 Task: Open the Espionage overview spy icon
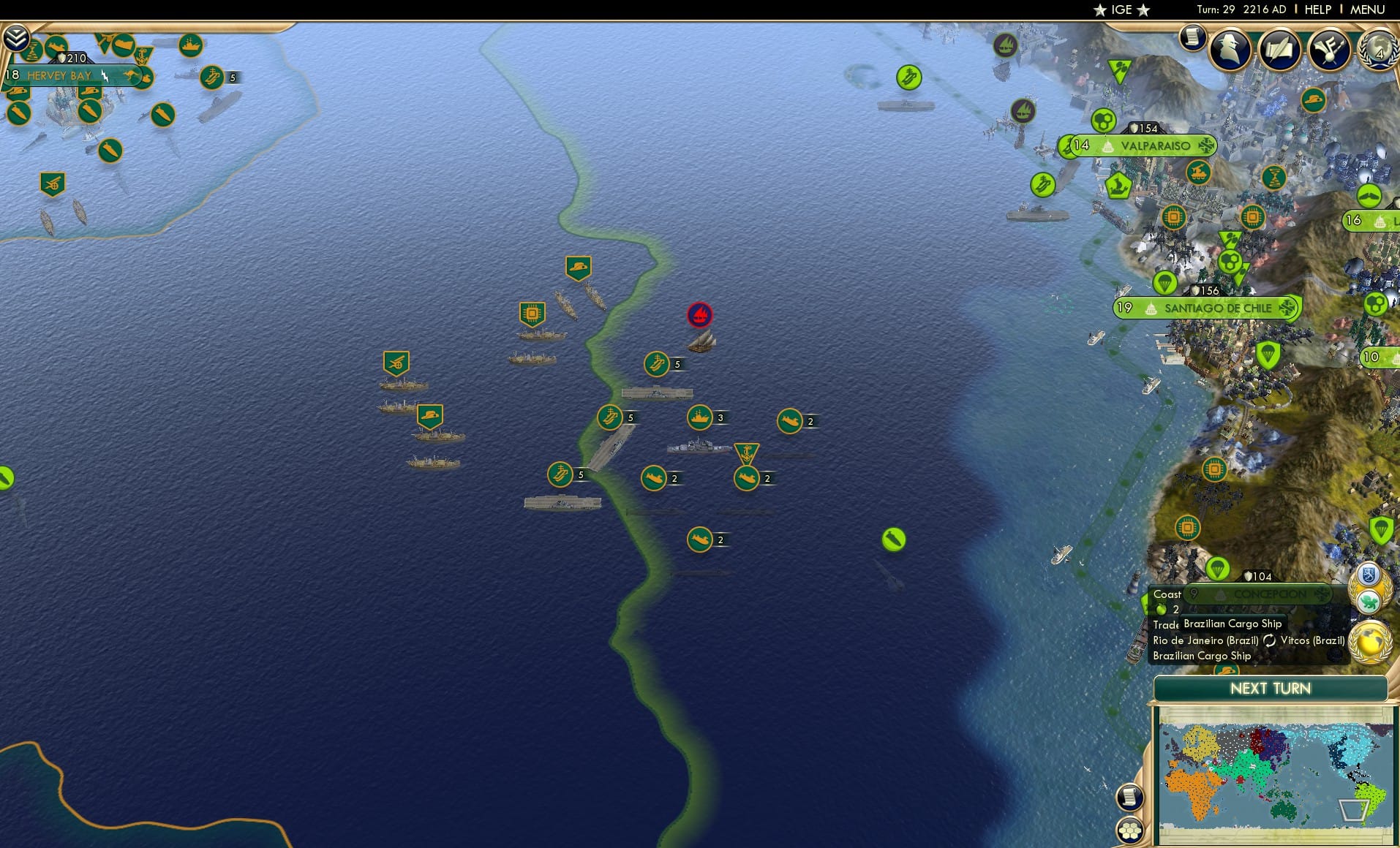1229,48
